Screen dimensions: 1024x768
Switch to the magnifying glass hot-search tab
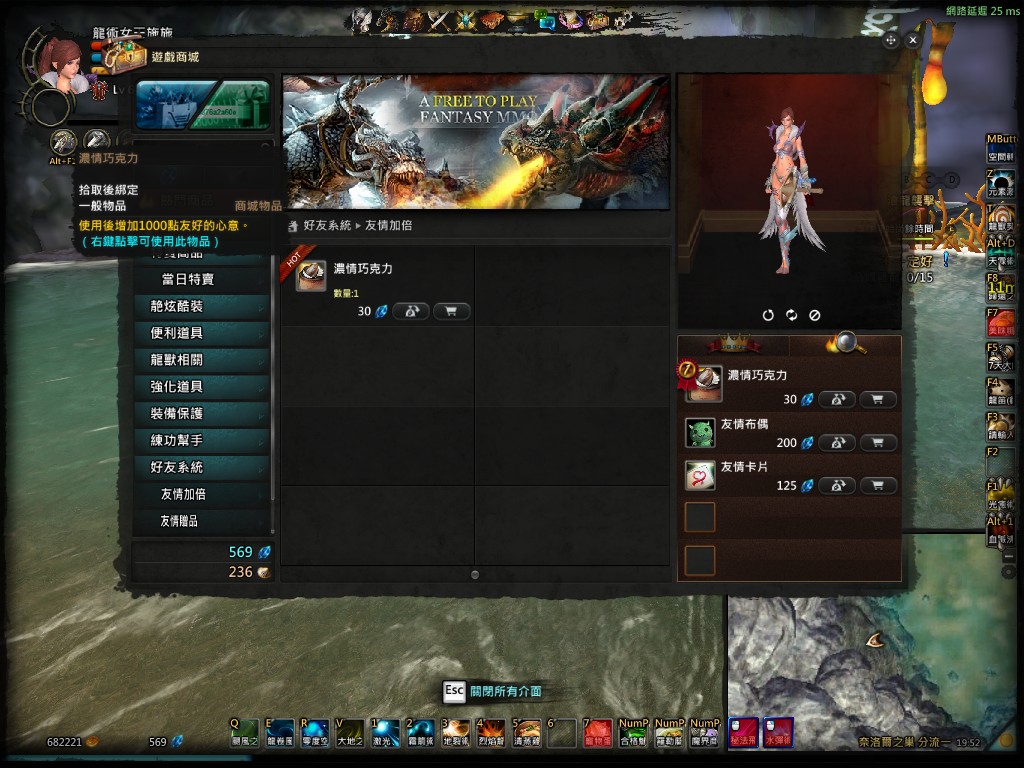tap(846, 345)
